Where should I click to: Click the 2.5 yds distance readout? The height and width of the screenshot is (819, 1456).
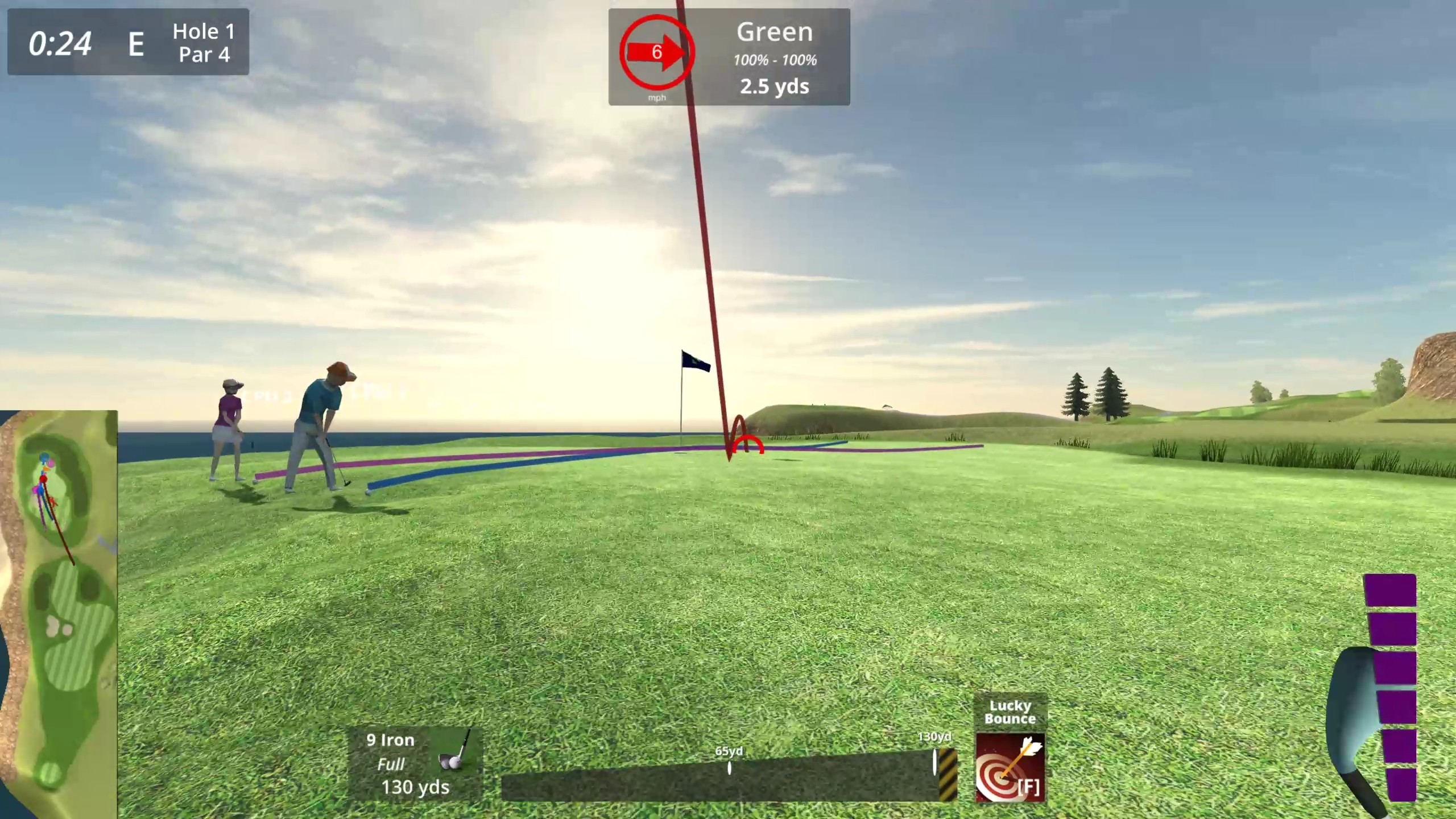point(774,86)
